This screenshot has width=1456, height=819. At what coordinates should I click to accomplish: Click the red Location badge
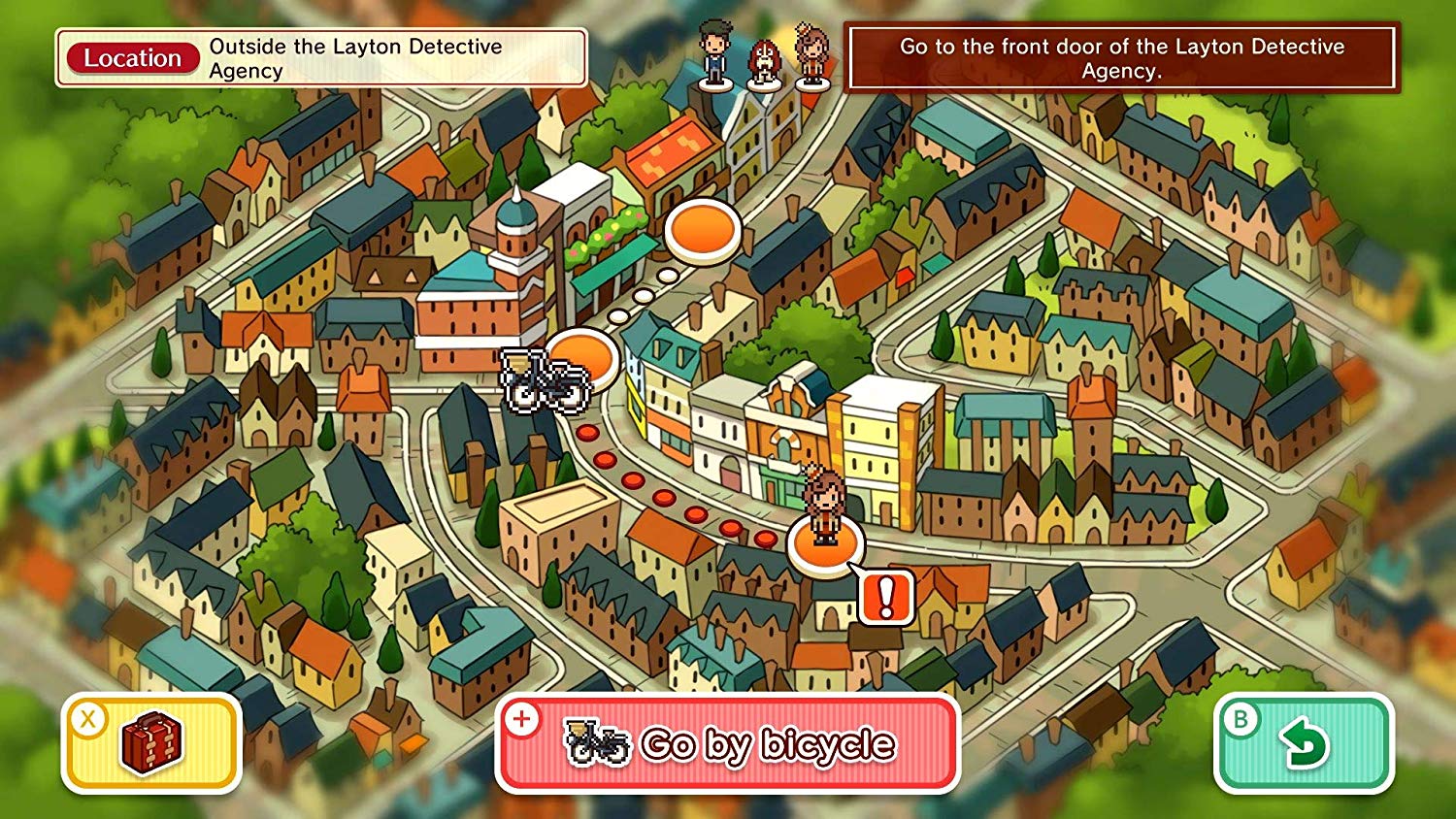(x=134, y=58)
